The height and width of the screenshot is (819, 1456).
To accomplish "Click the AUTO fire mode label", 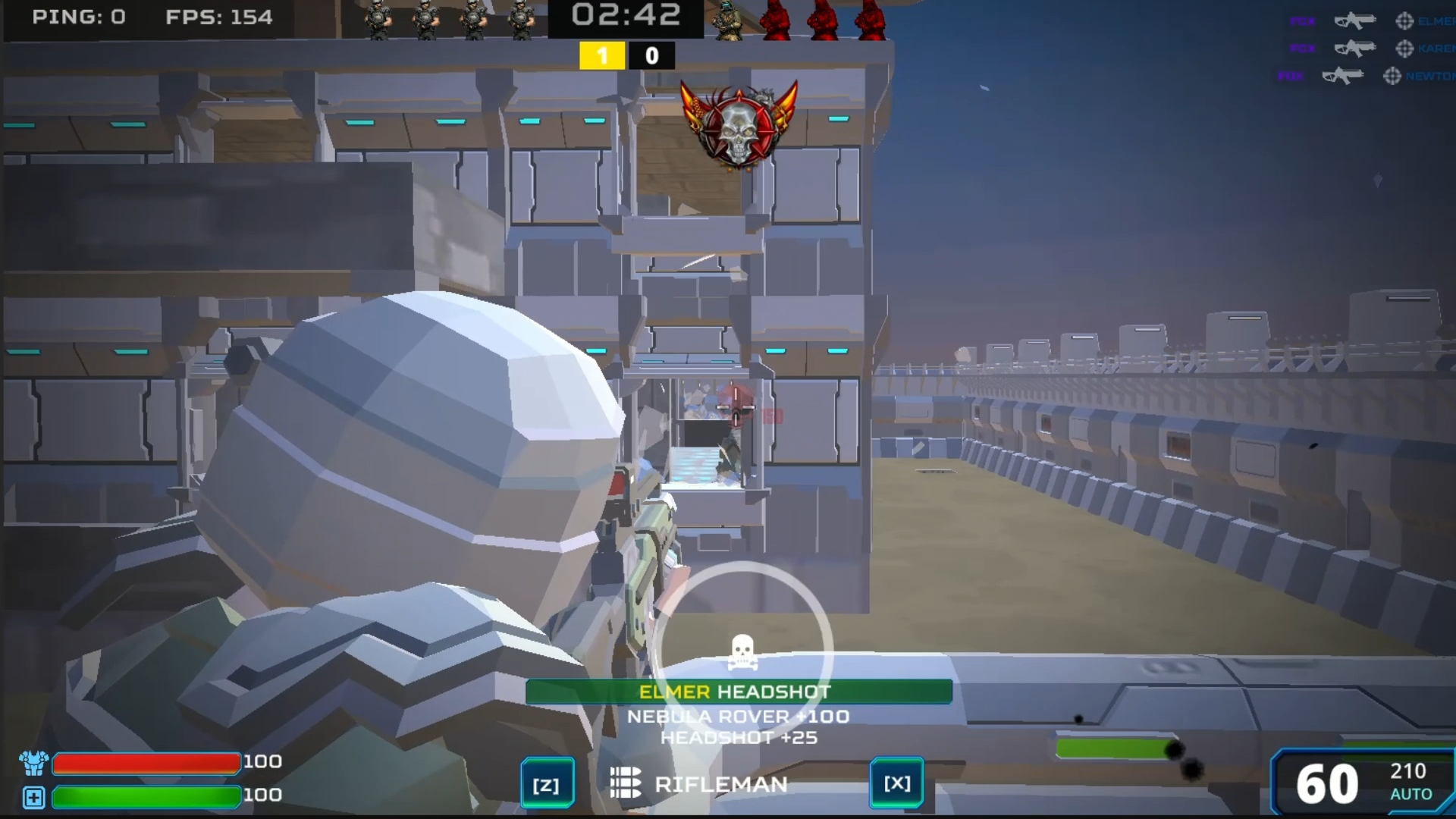I will point(1411,793).
